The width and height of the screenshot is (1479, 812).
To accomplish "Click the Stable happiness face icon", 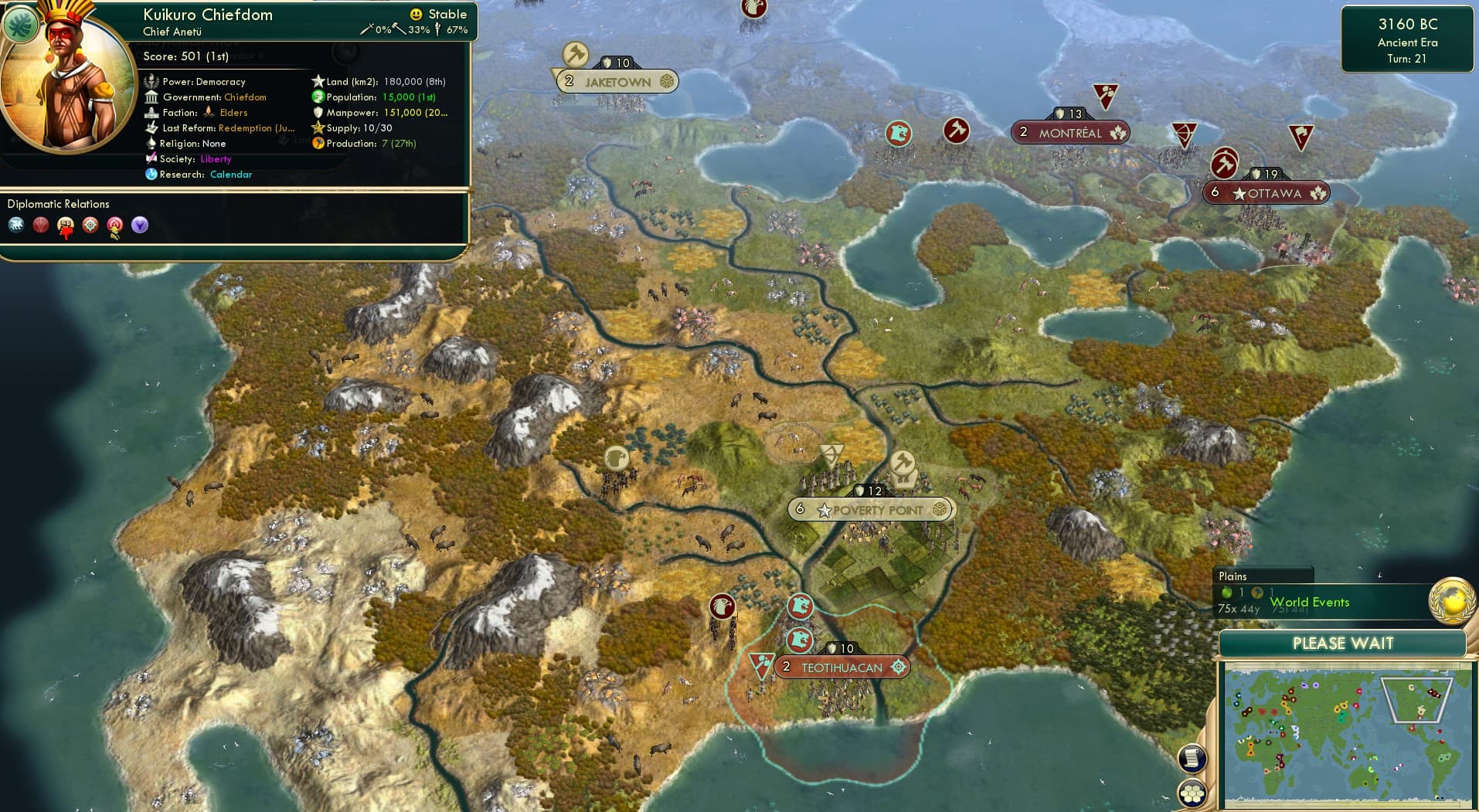I will click(416, 13).
